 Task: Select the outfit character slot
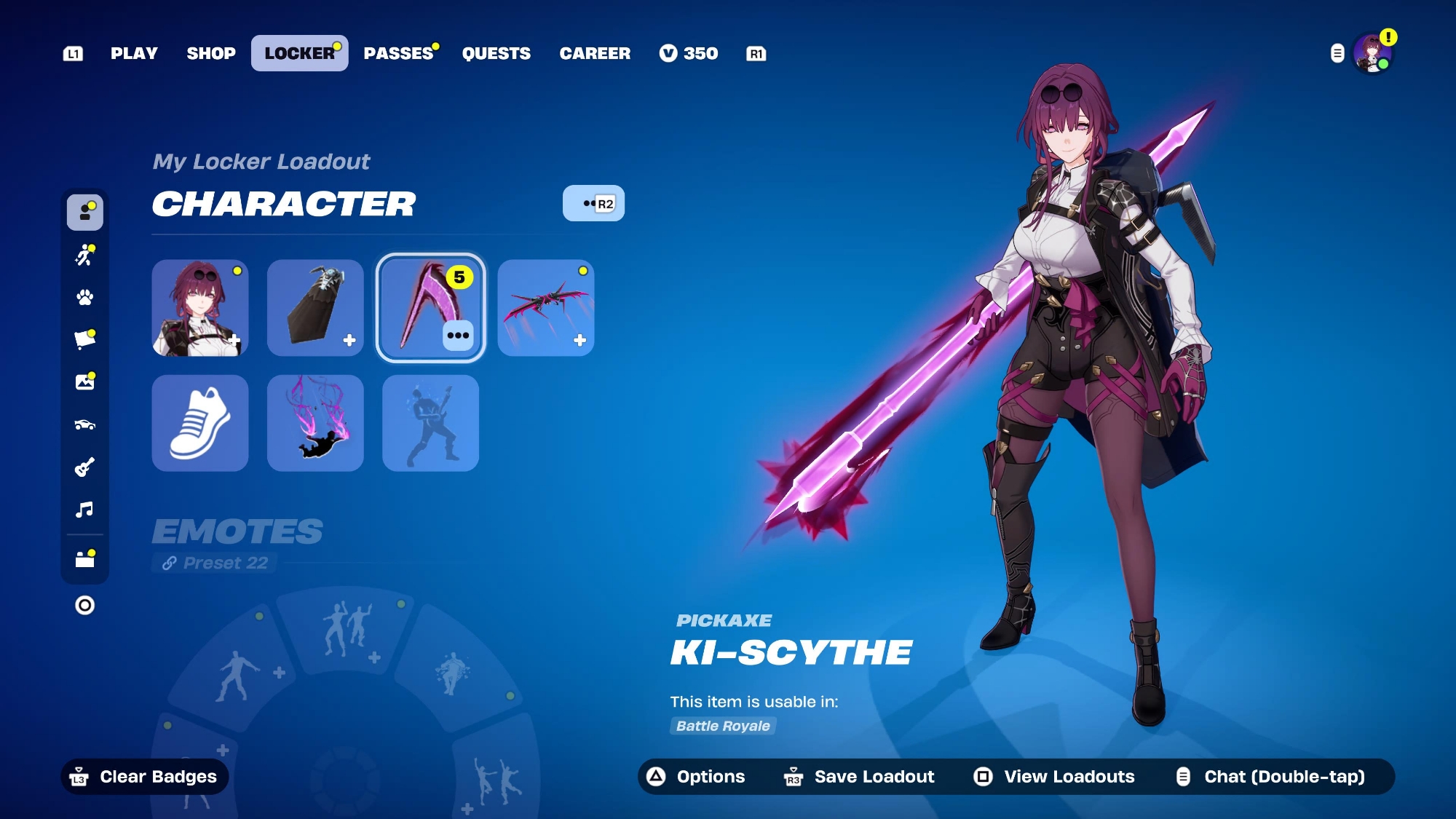point(200,308)
